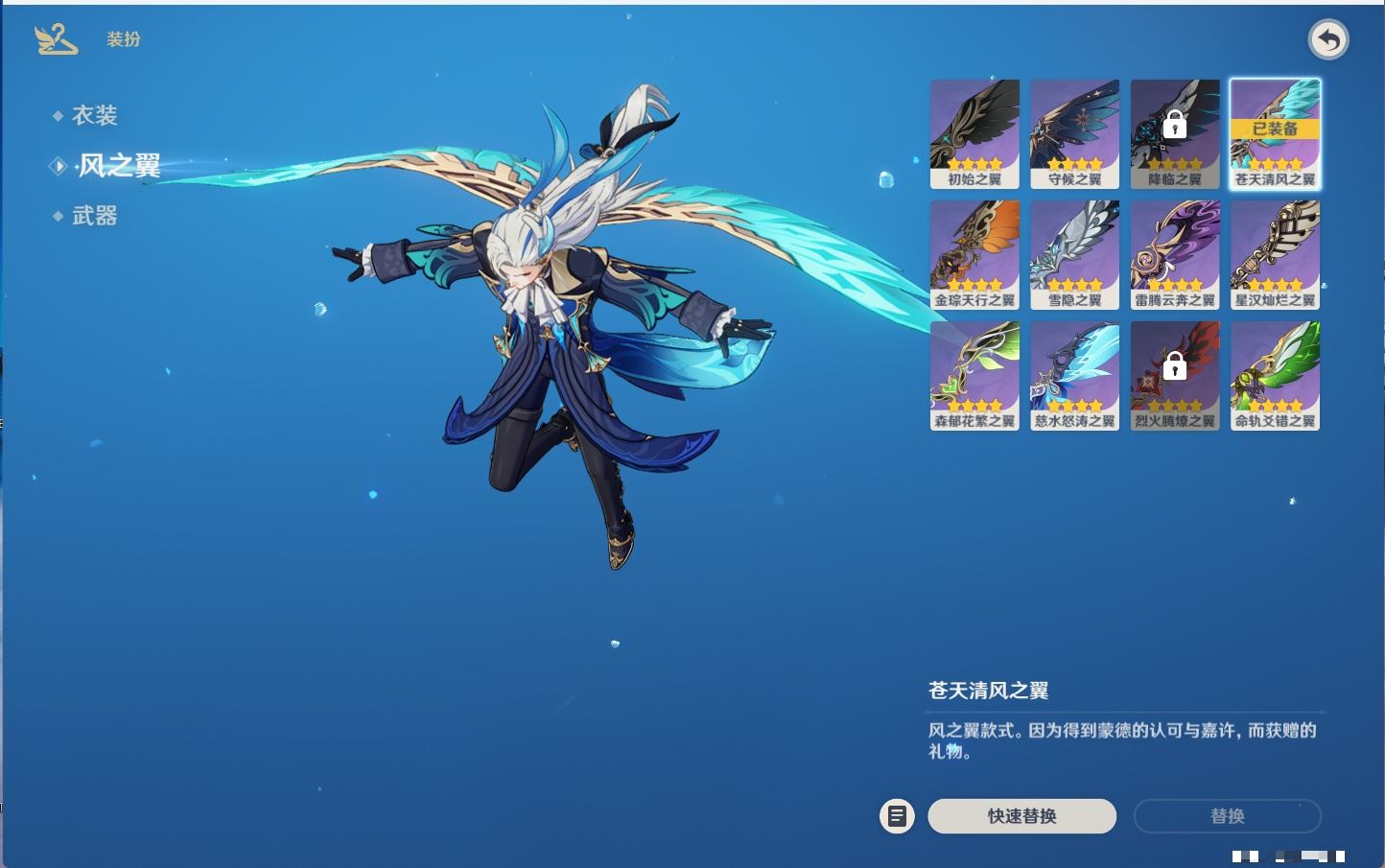
Task: Pick the 金琮天行之翼 glider
Action: (974, 254)
